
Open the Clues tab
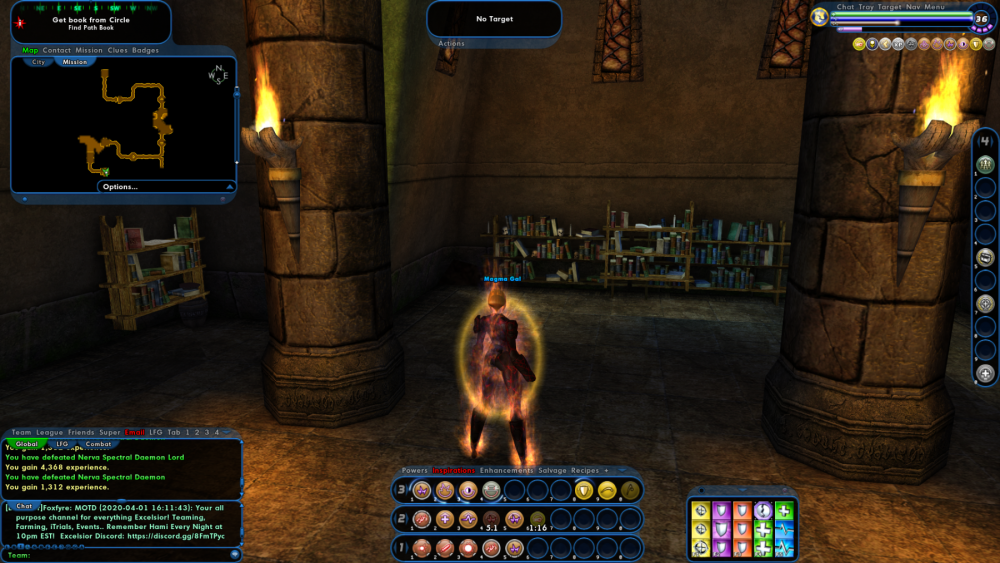tap(117, 50)
